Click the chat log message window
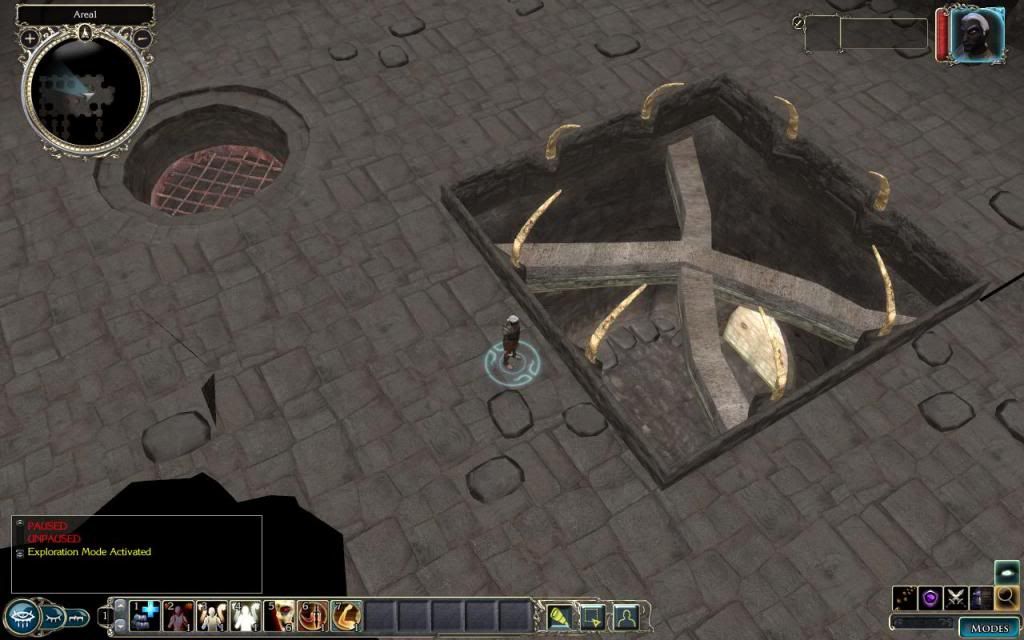The height and width of the screenshot is (640, 1024). tap(137, 553)
